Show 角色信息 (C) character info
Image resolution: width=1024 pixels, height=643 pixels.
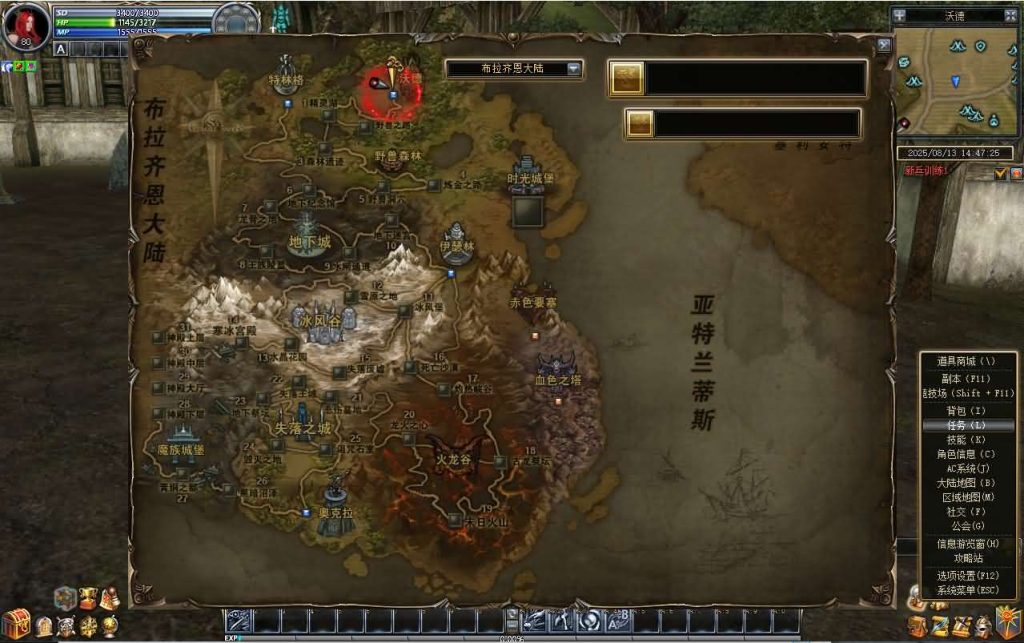pos(967,454)
